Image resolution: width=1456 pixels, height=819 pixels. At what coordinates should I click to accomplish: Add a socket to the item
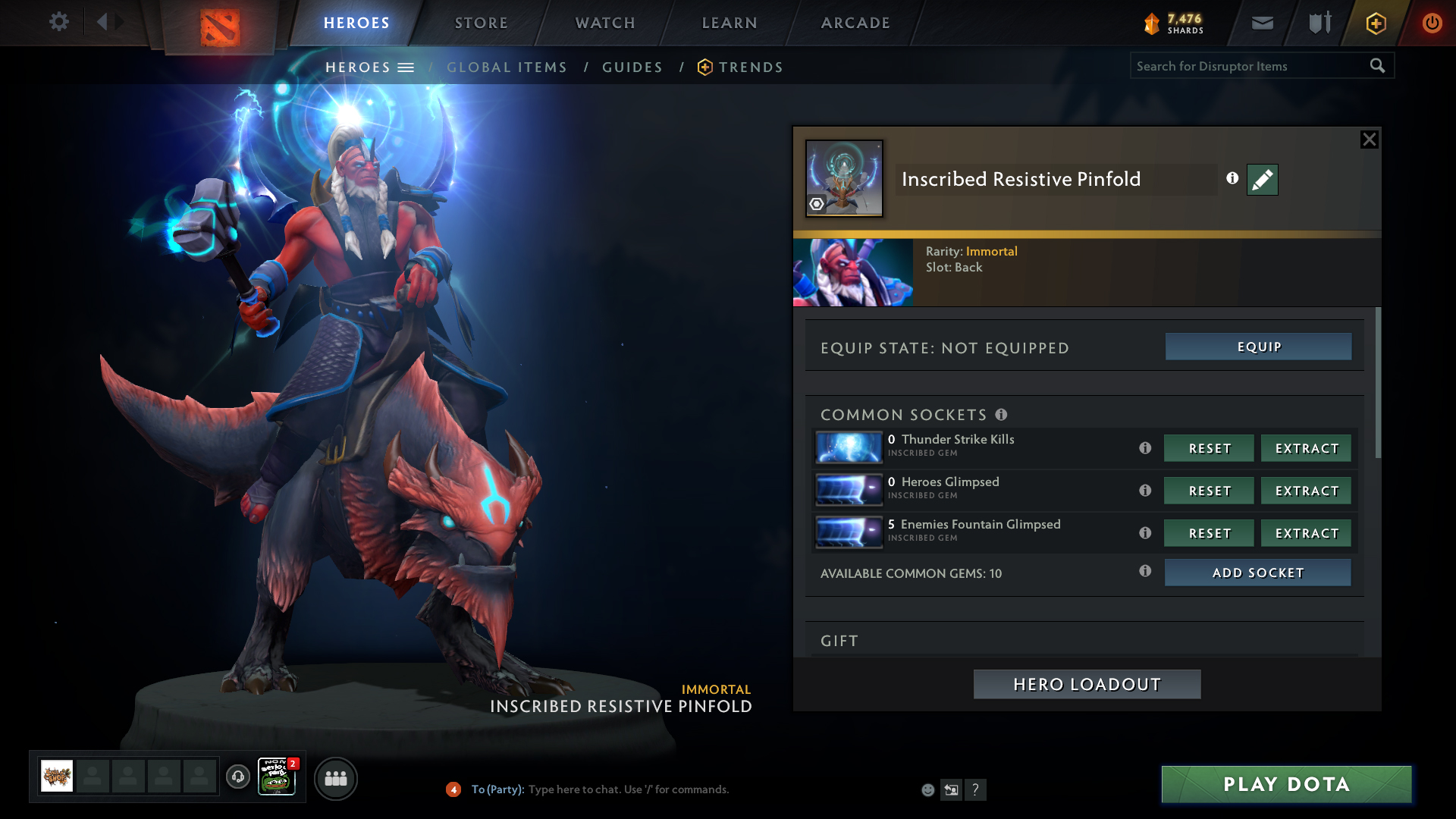click(1257, 573)
